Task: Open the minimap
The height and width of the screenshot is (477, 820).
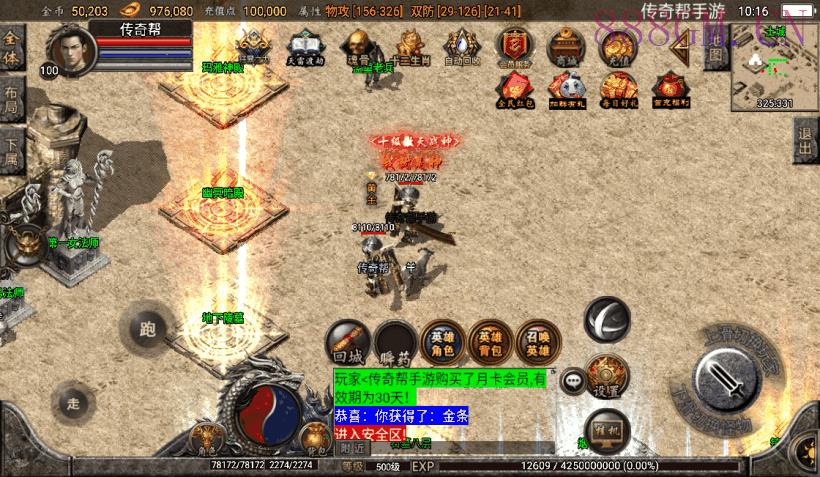Action: (x=774, y=66)
